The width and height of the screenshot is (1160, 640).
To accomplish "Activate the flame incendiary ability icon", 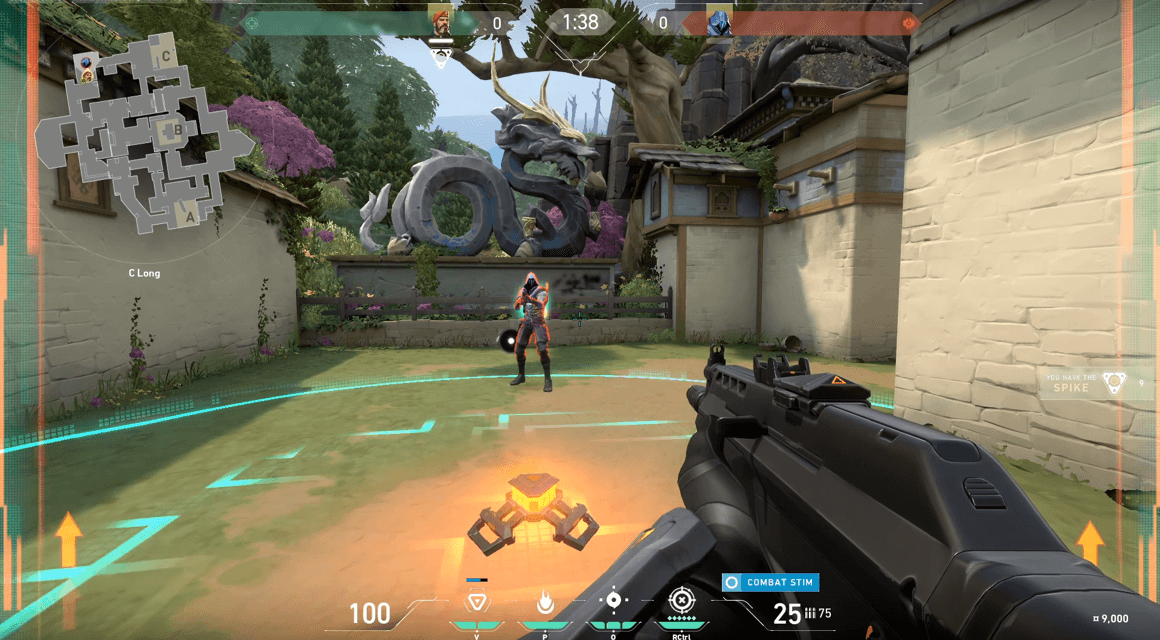I will (x=545, y=602).
